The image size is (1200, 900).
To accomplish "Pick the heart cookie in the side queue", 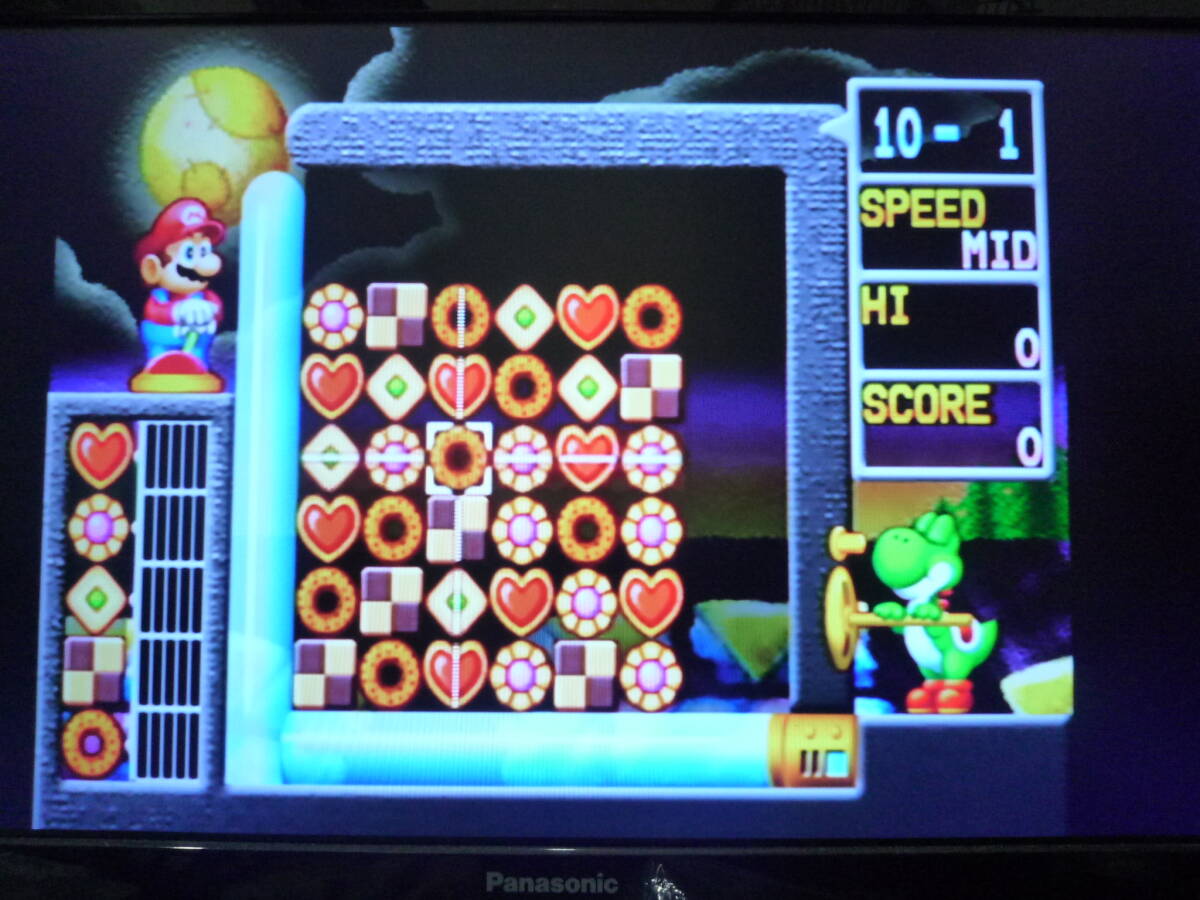I will pos(100,453).
